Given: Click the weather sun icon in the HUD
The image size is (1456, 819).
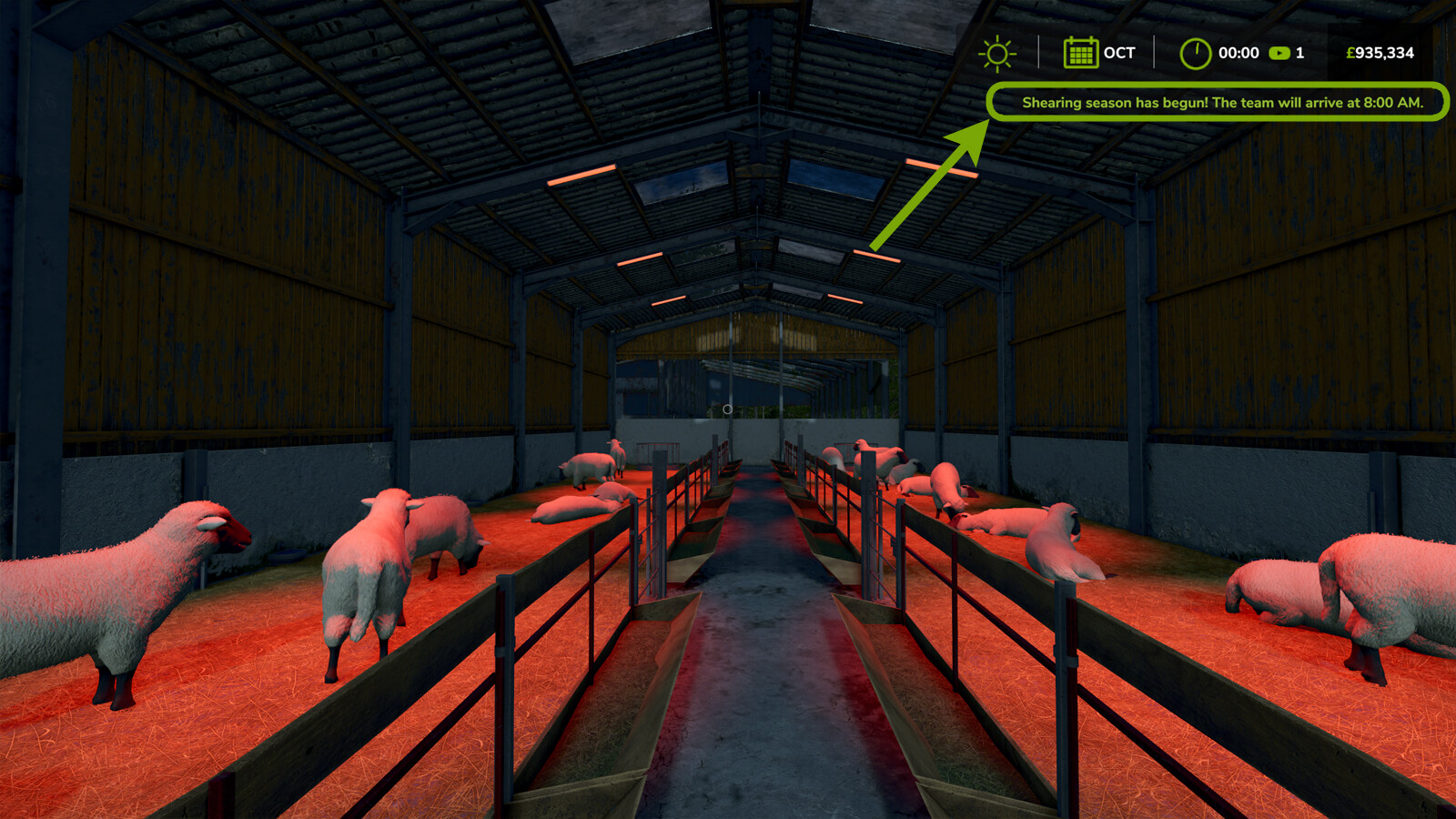Looking at the screenshot, I should [x=999, y=53].
